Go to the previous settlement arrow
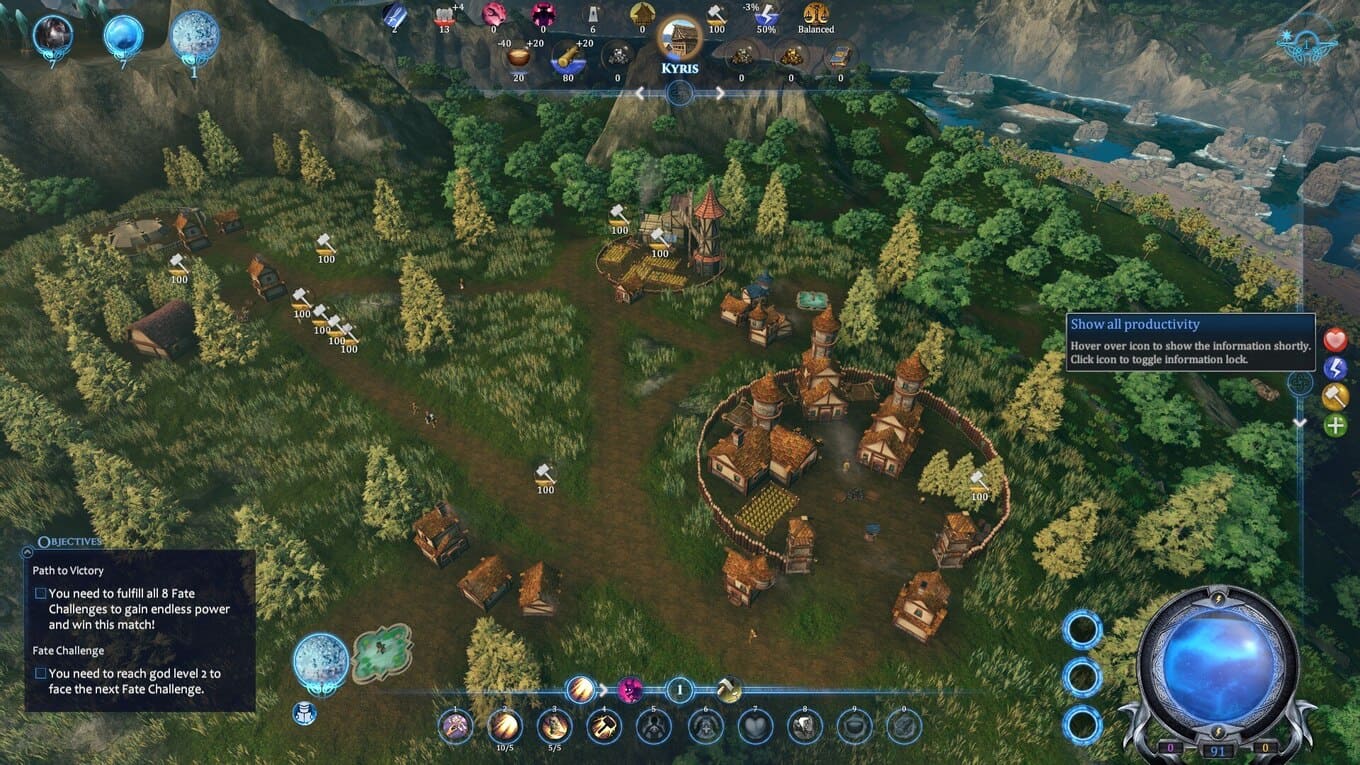Viewport: 1360px width, 765px height. pos(641,93)
